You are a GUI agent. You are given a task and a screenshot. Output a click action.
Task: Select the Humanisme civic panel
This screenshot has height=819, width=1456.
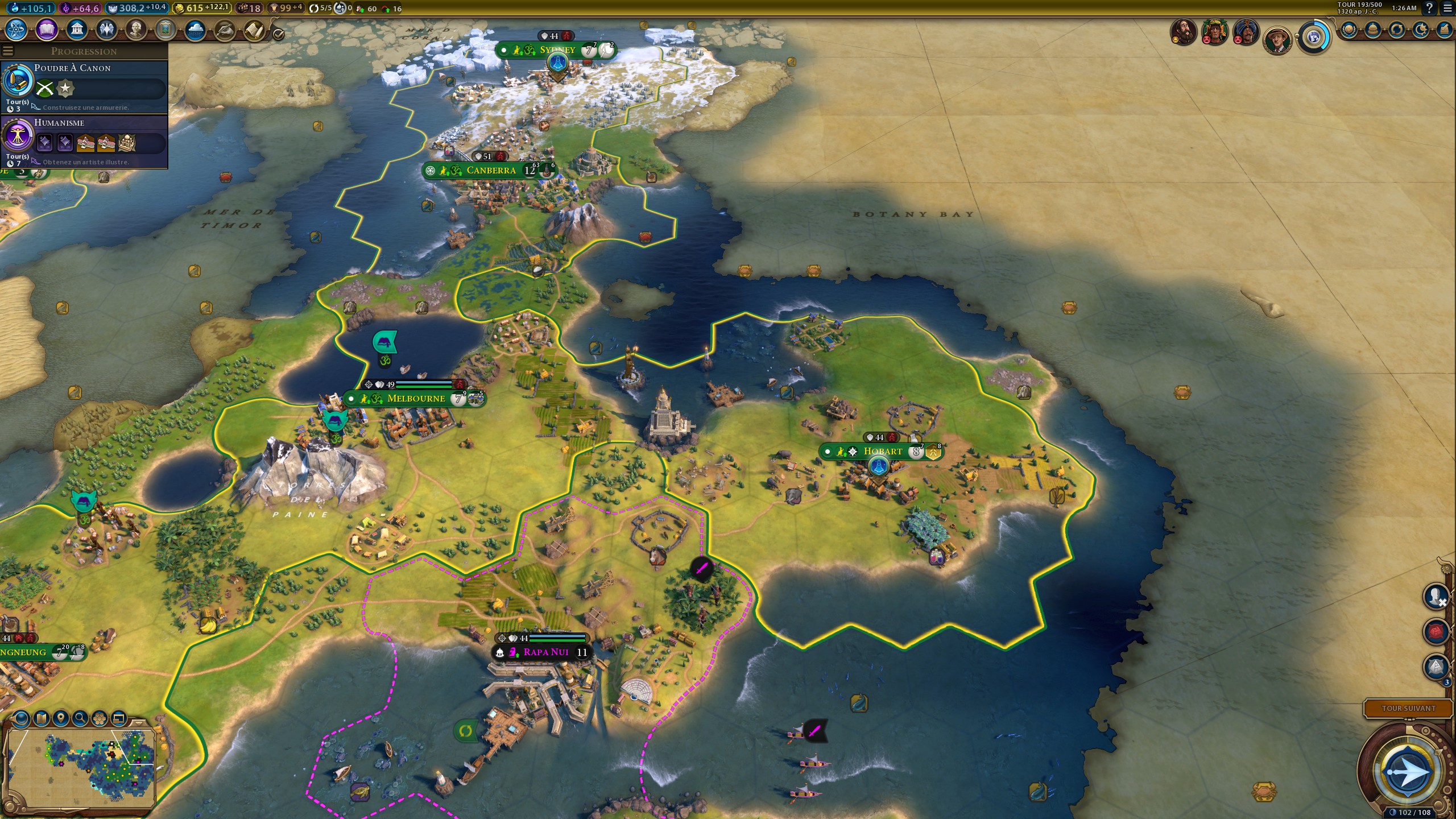click(85, 141)
